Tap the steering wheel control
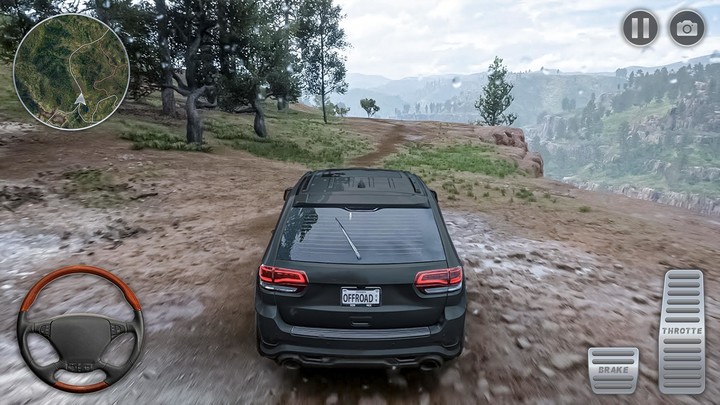 [x=80, y=329]
